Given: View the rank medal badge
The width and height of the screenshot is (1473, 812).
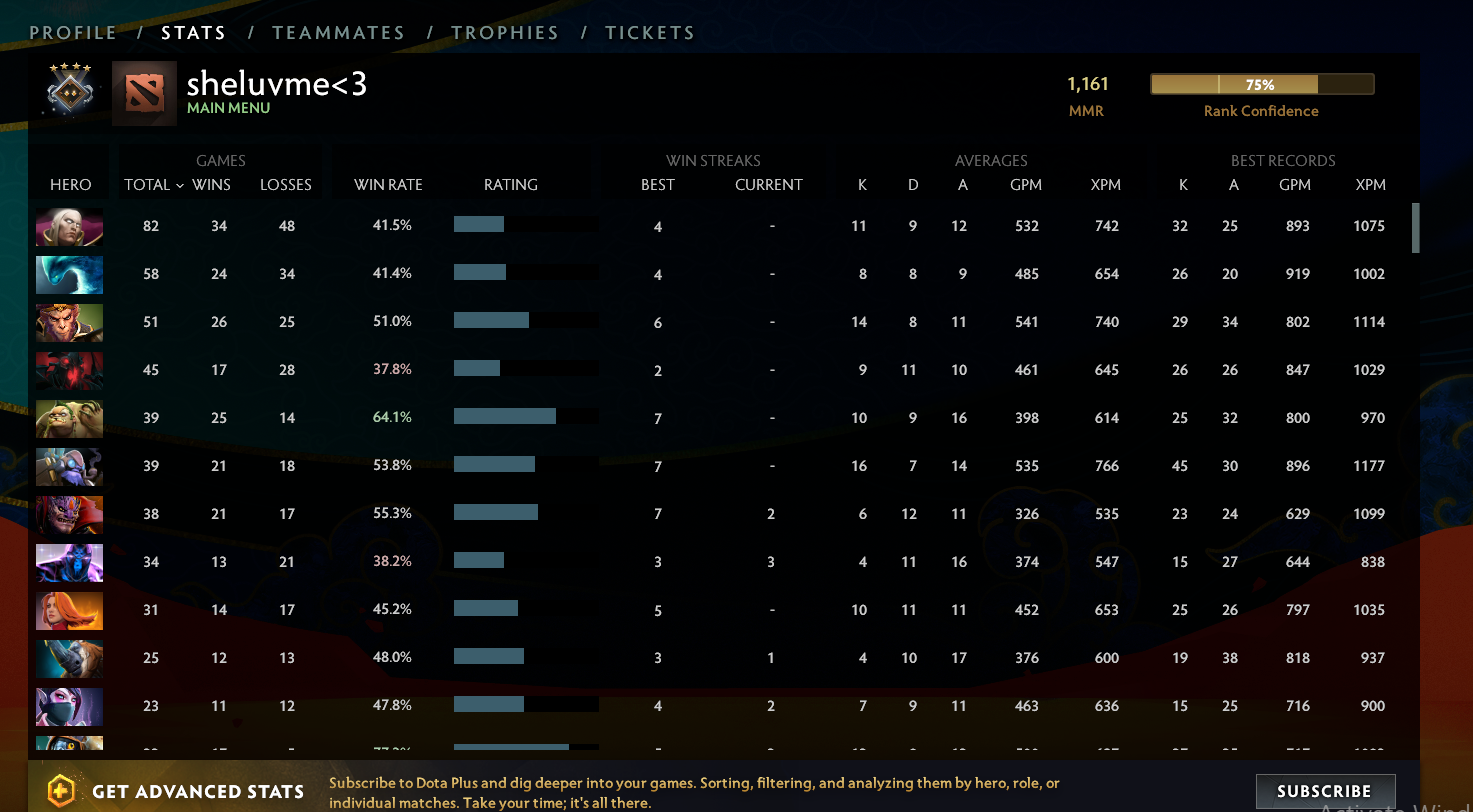Looking at the screenshot, I should [69, 90].
